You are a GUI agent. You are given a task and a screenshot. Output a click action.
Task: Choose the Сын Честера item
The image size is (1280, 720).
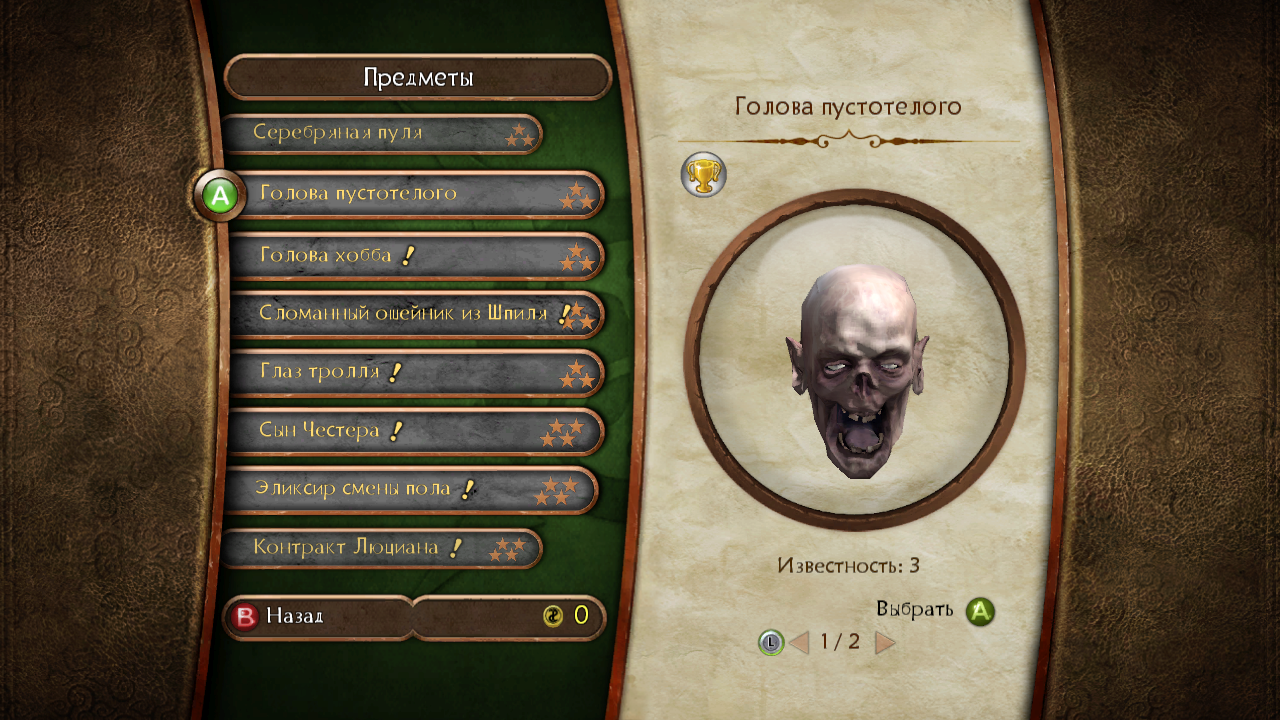[415, 431]
